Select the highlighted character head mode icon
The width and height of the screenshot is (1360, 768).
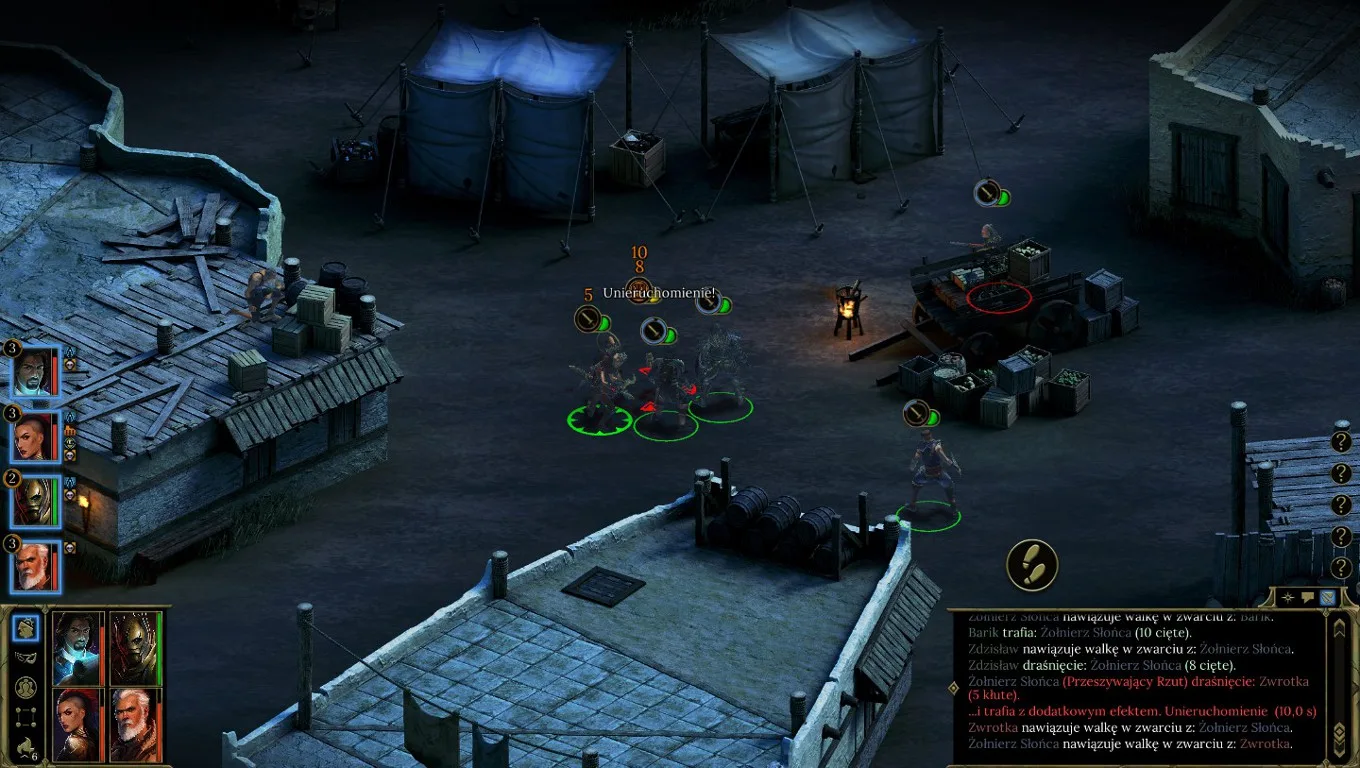point(27,628)
